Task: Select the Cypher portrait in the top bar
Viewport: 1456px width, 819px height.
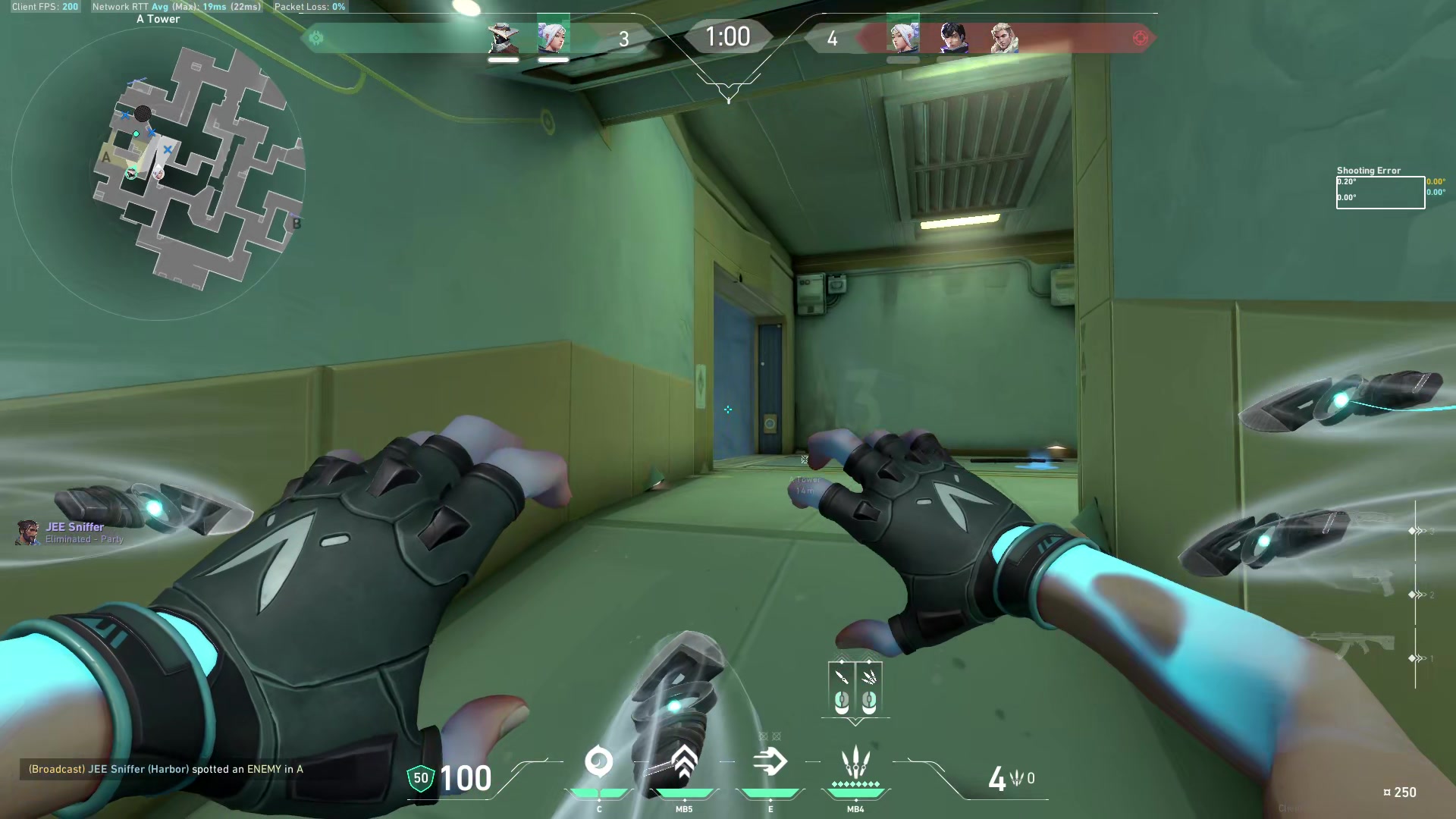Action: (504, 38)
